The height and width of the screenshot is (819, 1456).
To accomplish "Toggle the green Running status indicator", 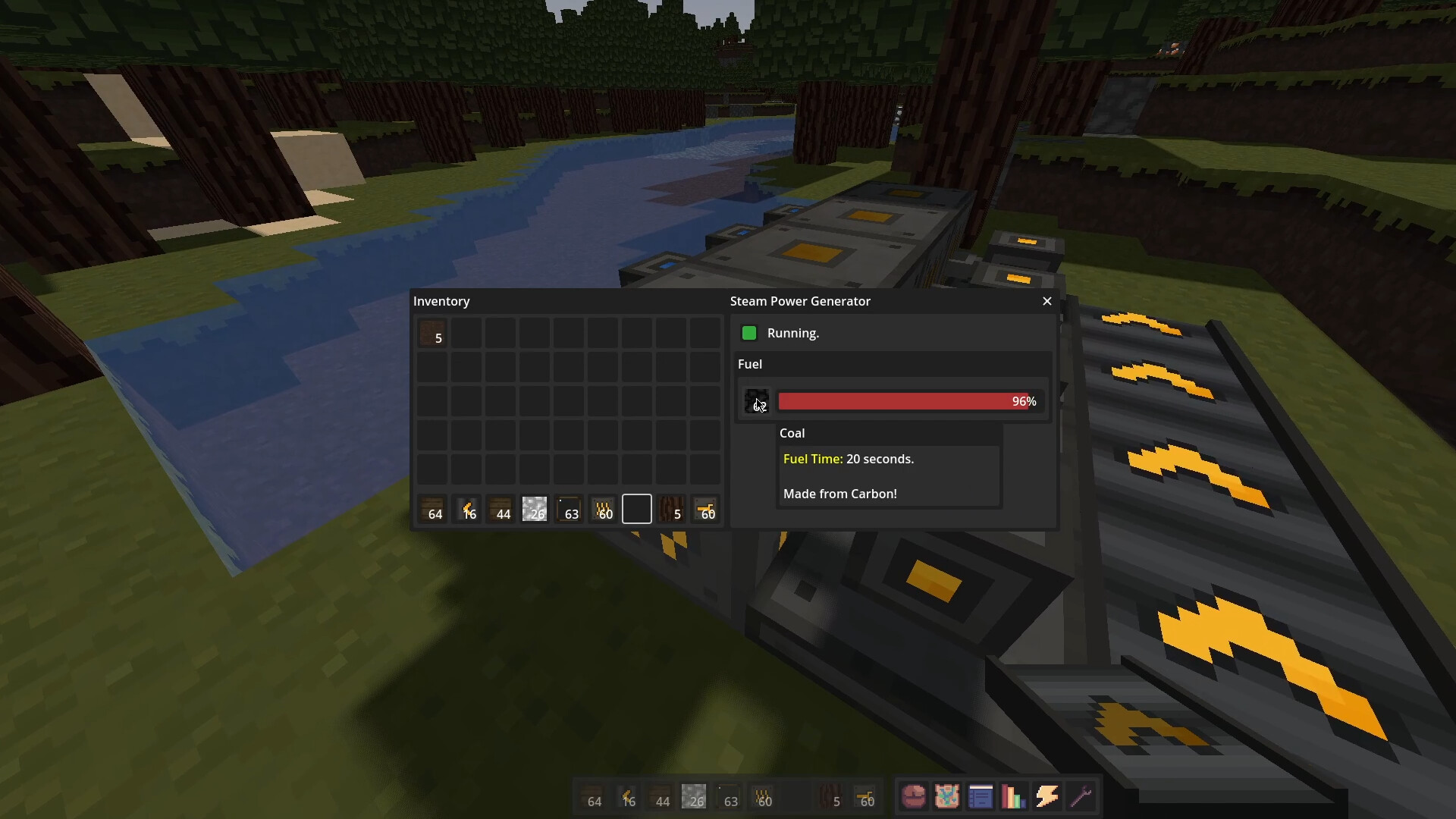I will click(x=748, y=333).
